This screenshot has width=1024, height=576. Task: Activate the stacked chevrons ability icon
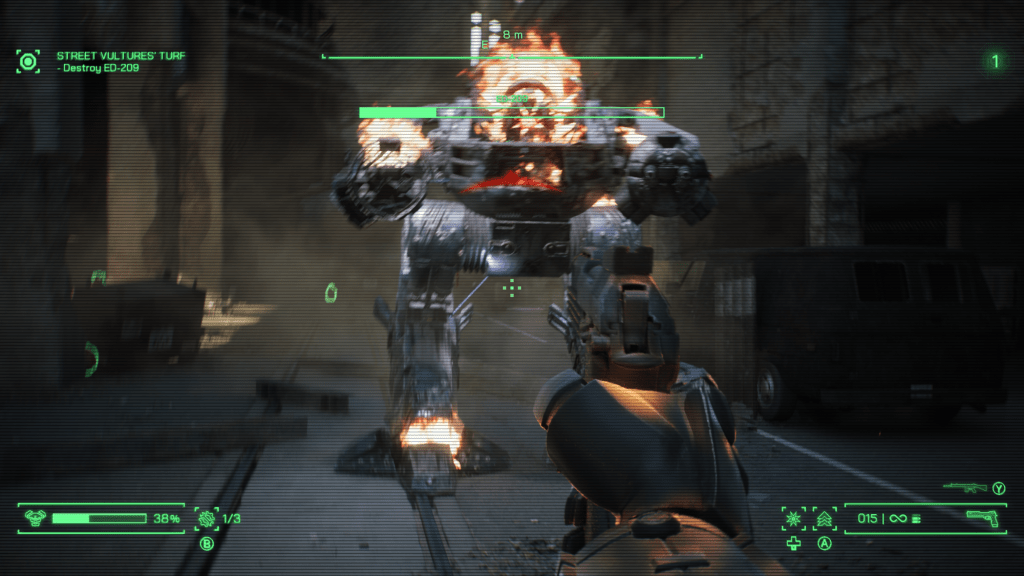point(825,518)
